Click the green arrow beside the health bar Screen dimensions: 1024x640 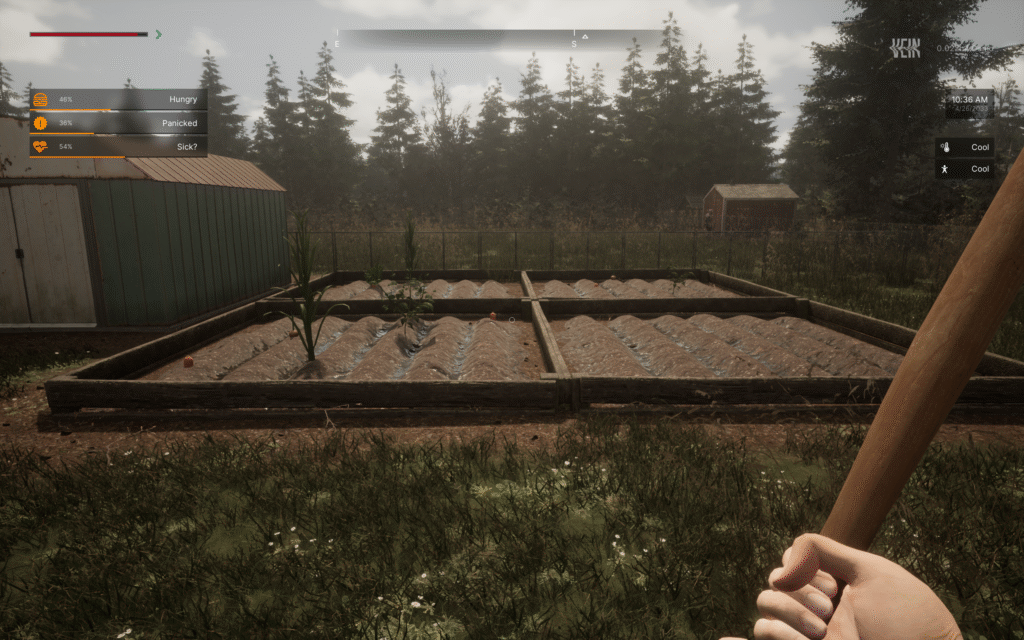point(158,34)
